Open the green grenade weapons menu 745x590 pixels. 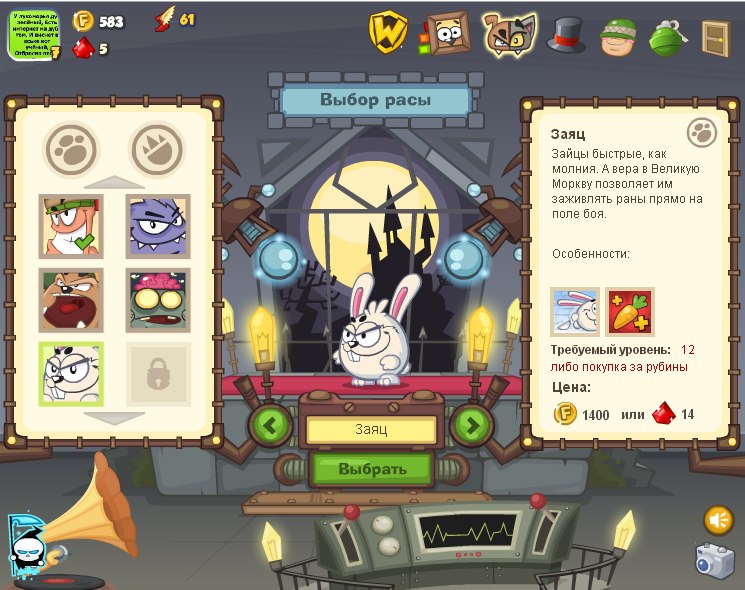coord(666,36)
